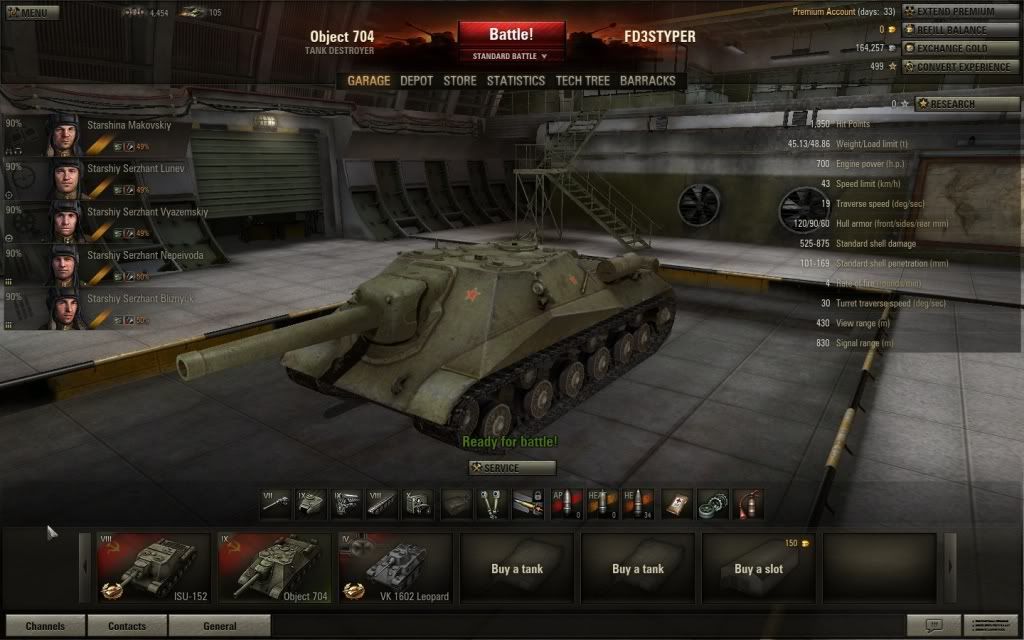
Task: Go to the Barracks tab
Action: tap(647, 81)
